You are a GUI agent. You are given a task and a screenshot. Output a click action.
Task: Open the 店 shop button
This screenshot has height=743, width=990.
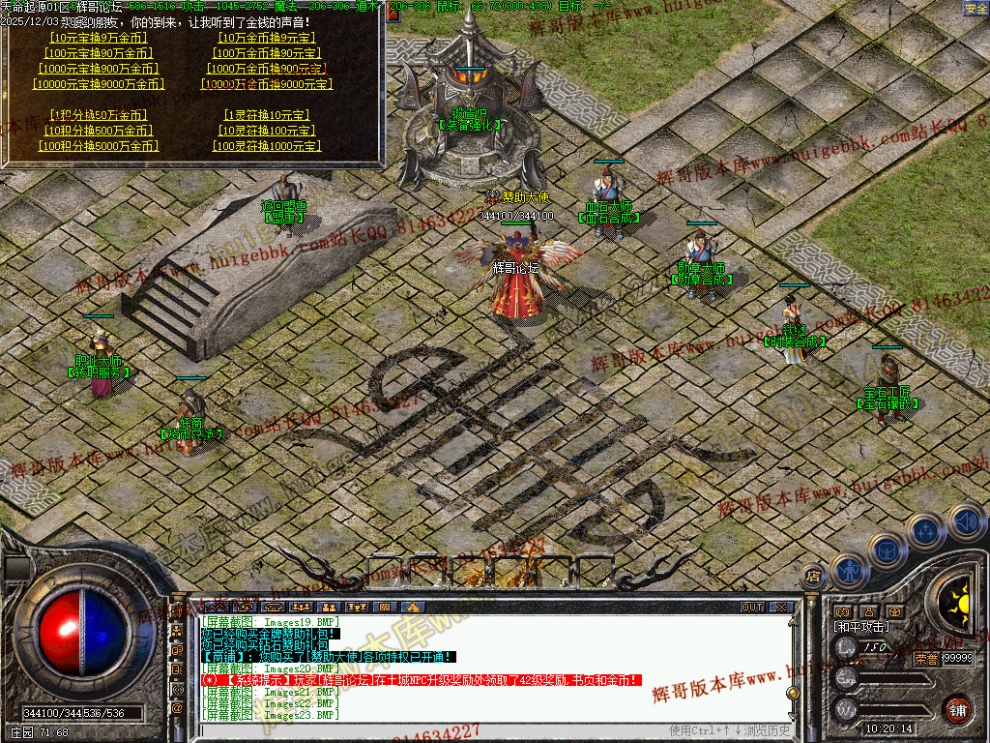(x=814, y=575)
